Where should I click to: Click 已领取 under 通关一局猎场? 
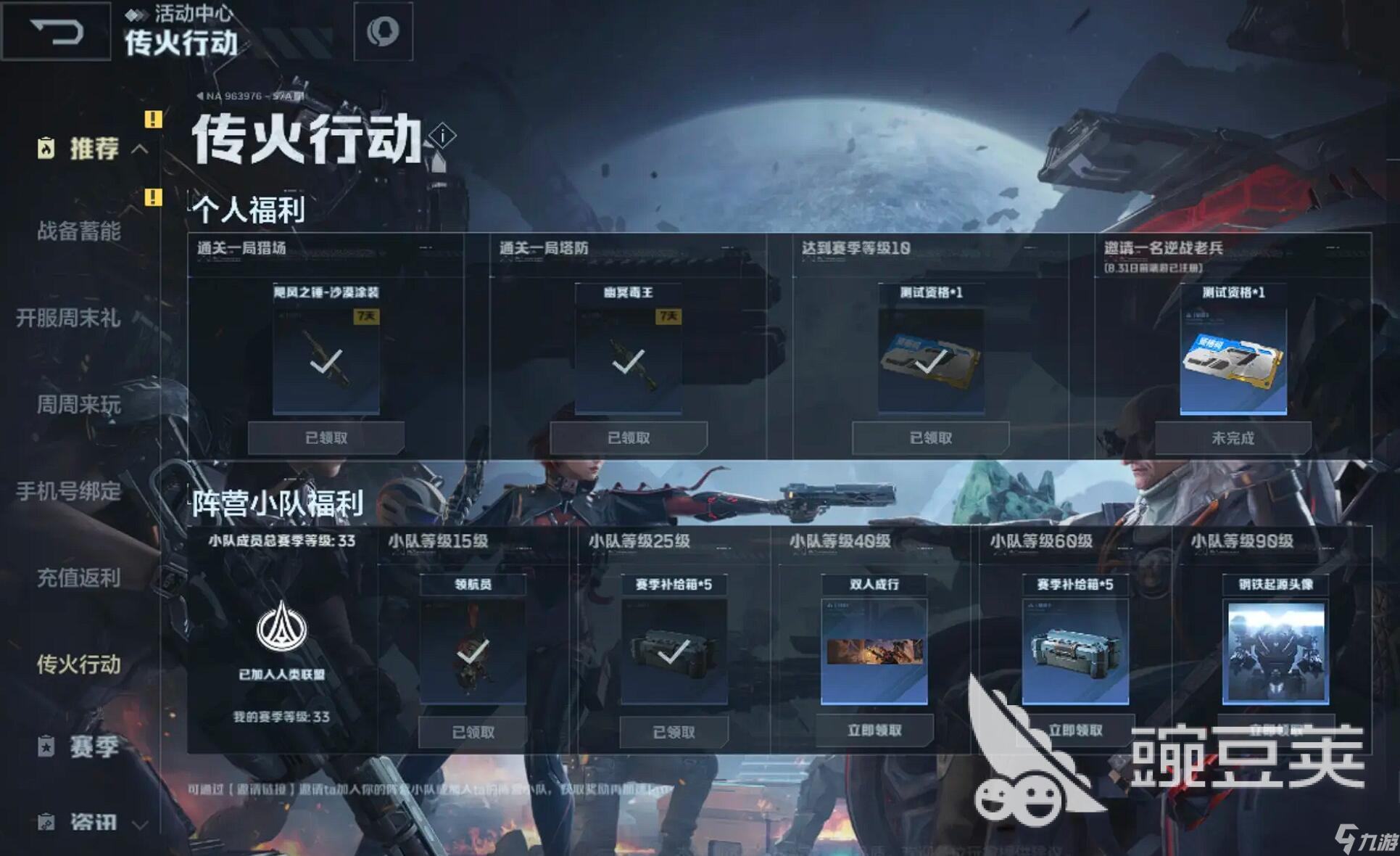point(326,437)
